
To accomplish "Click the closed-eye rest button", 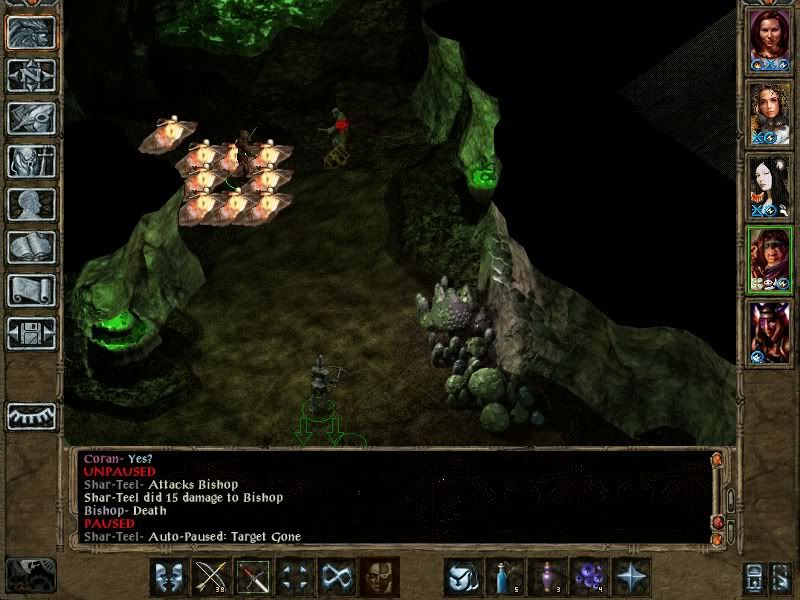I will 31,416.
